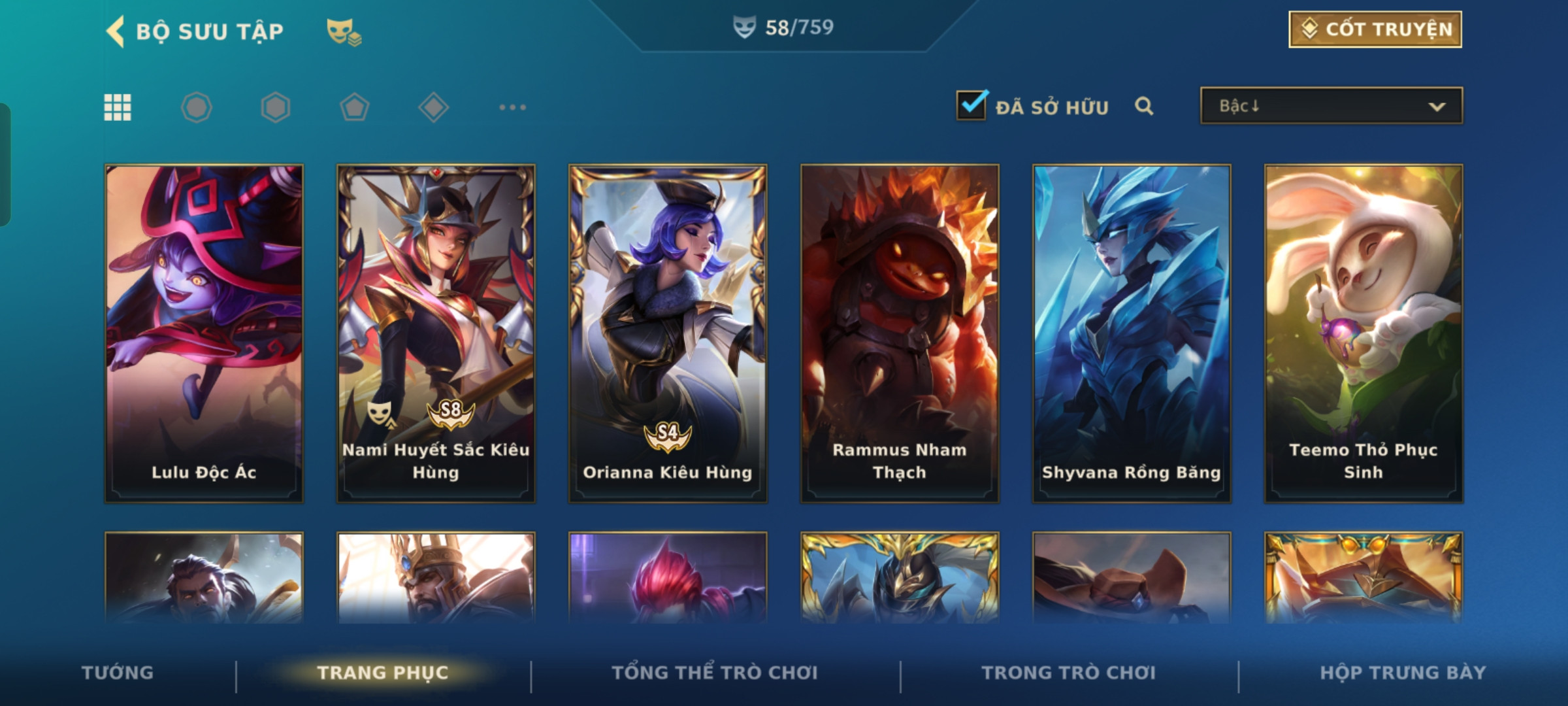Open the Orianna Kiêu Hùng skin card
Image resolution: width=1568 pixels, height=706 pixels.
668,333
